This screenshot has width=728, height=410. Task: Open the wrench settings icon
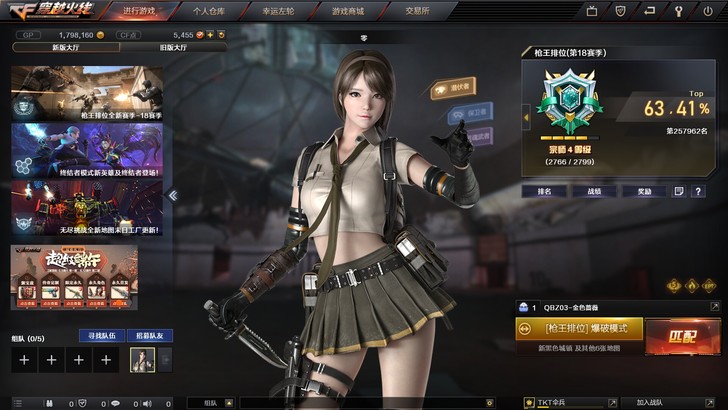pos(675,11)
